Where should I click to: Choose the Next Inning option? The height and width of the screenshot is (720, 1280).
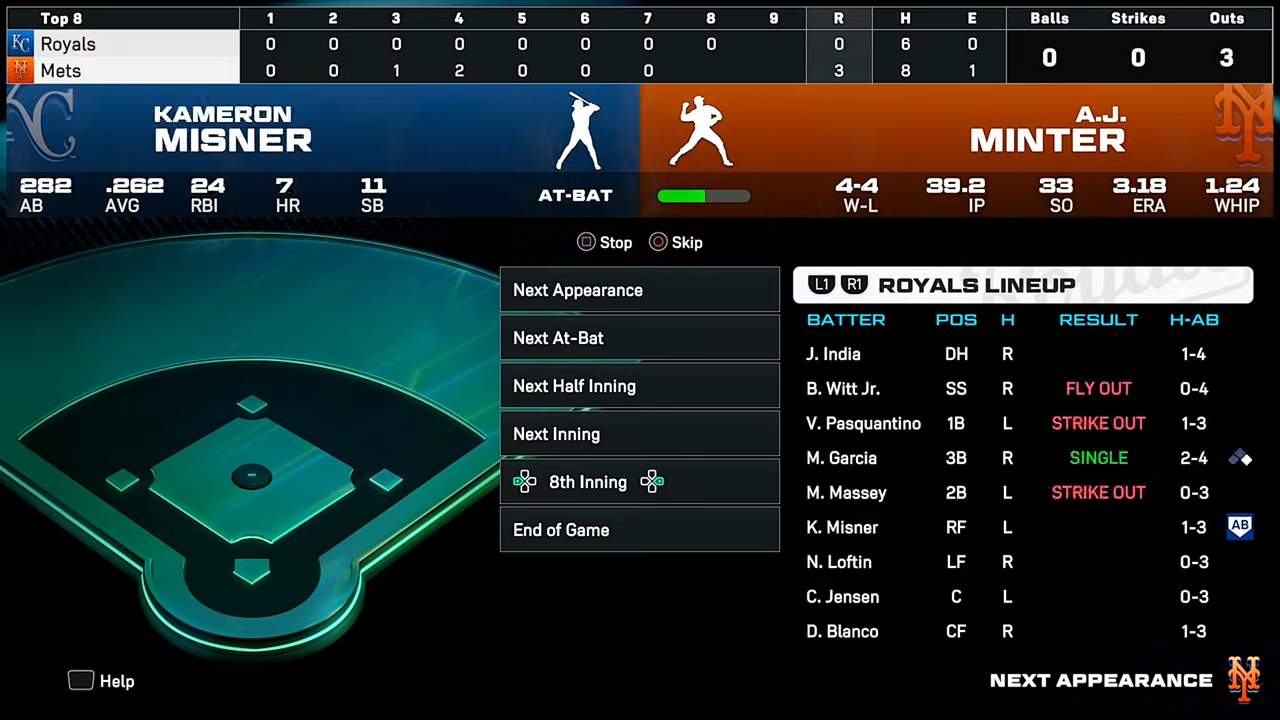(x=639, y=434)
